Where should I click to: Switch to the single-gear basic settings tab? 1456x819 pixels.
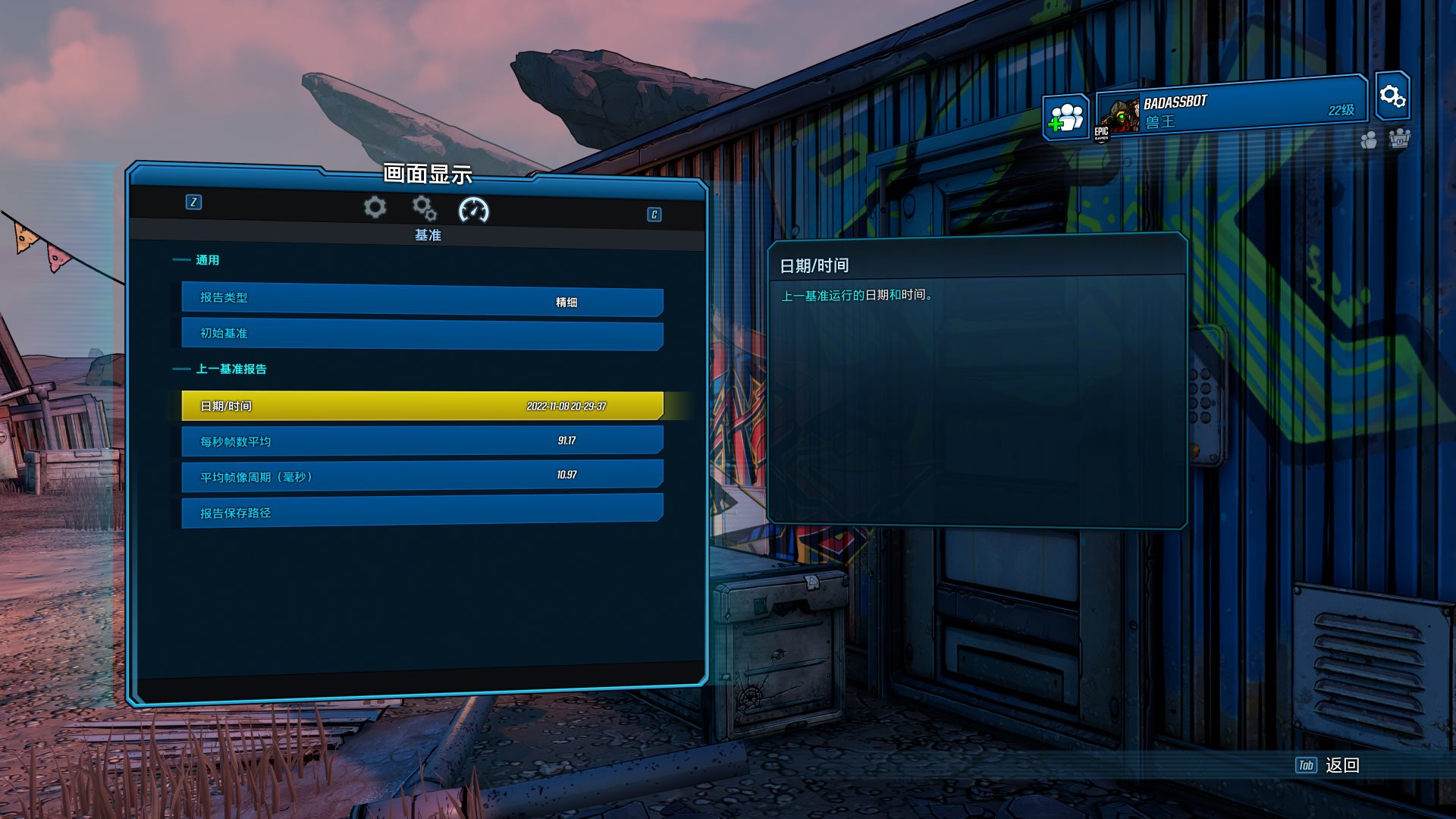(x=375, y=207)
